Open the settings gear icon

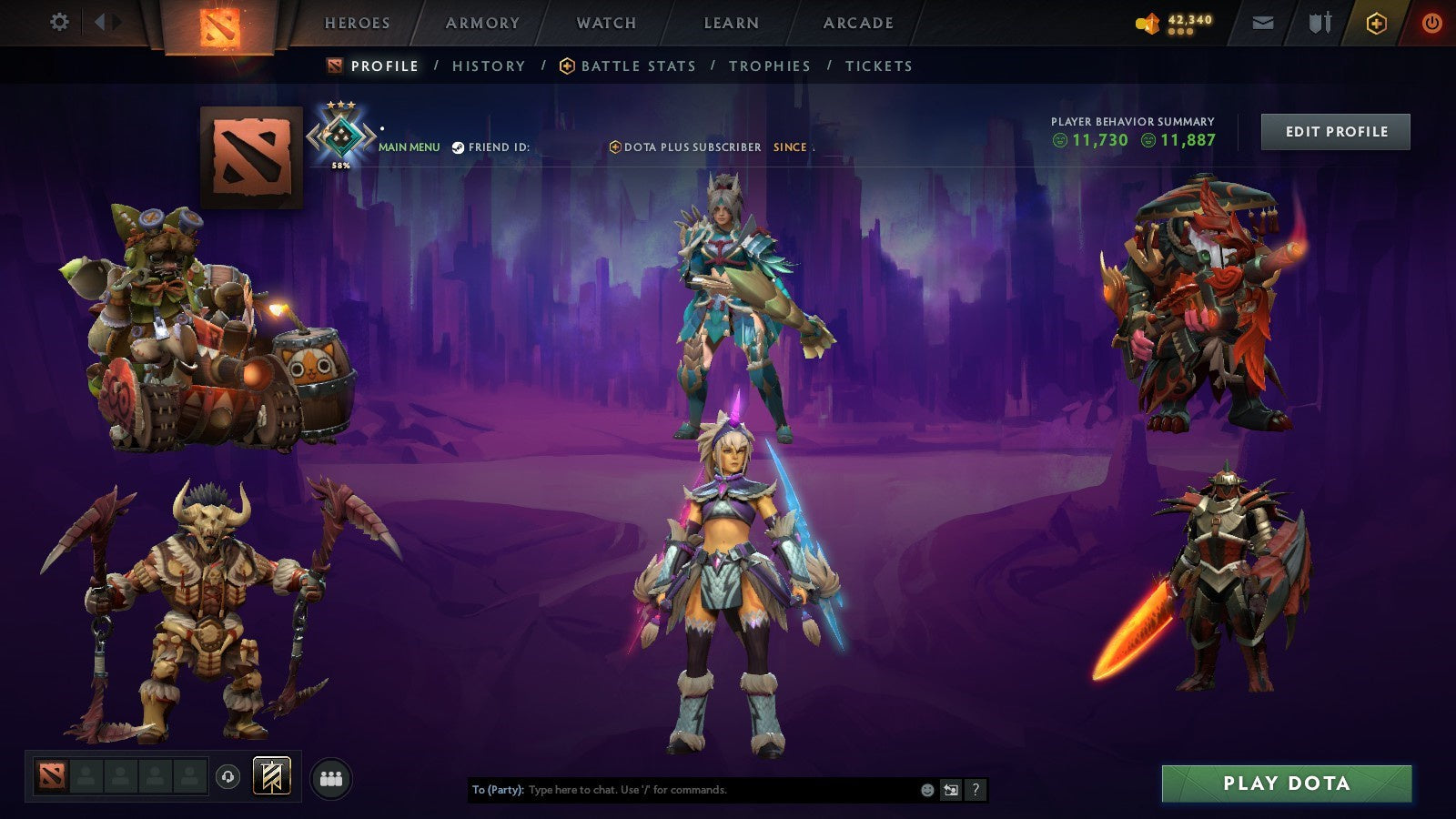60,23
